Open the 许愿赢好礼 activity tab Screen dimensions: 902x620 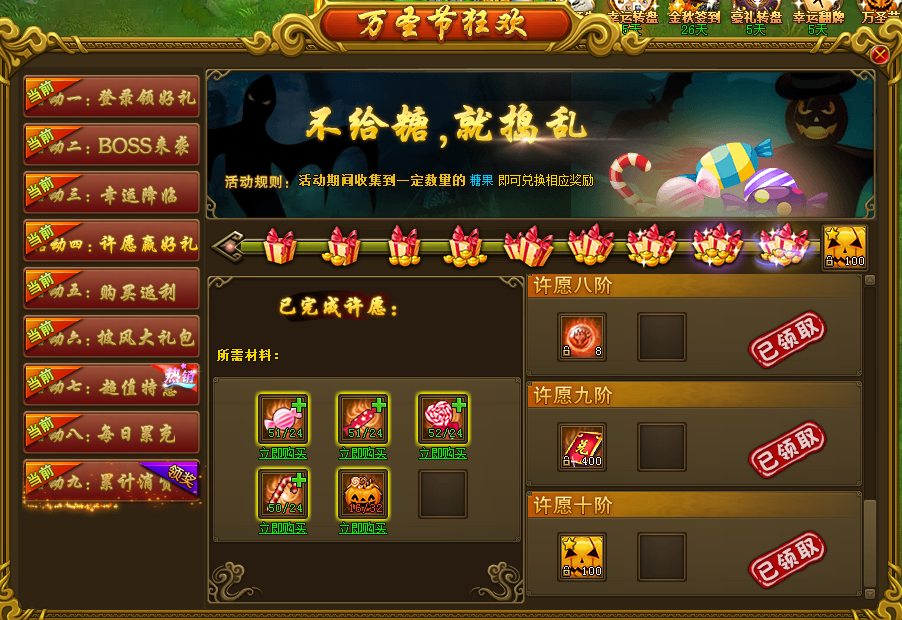[x=112, y=241]
